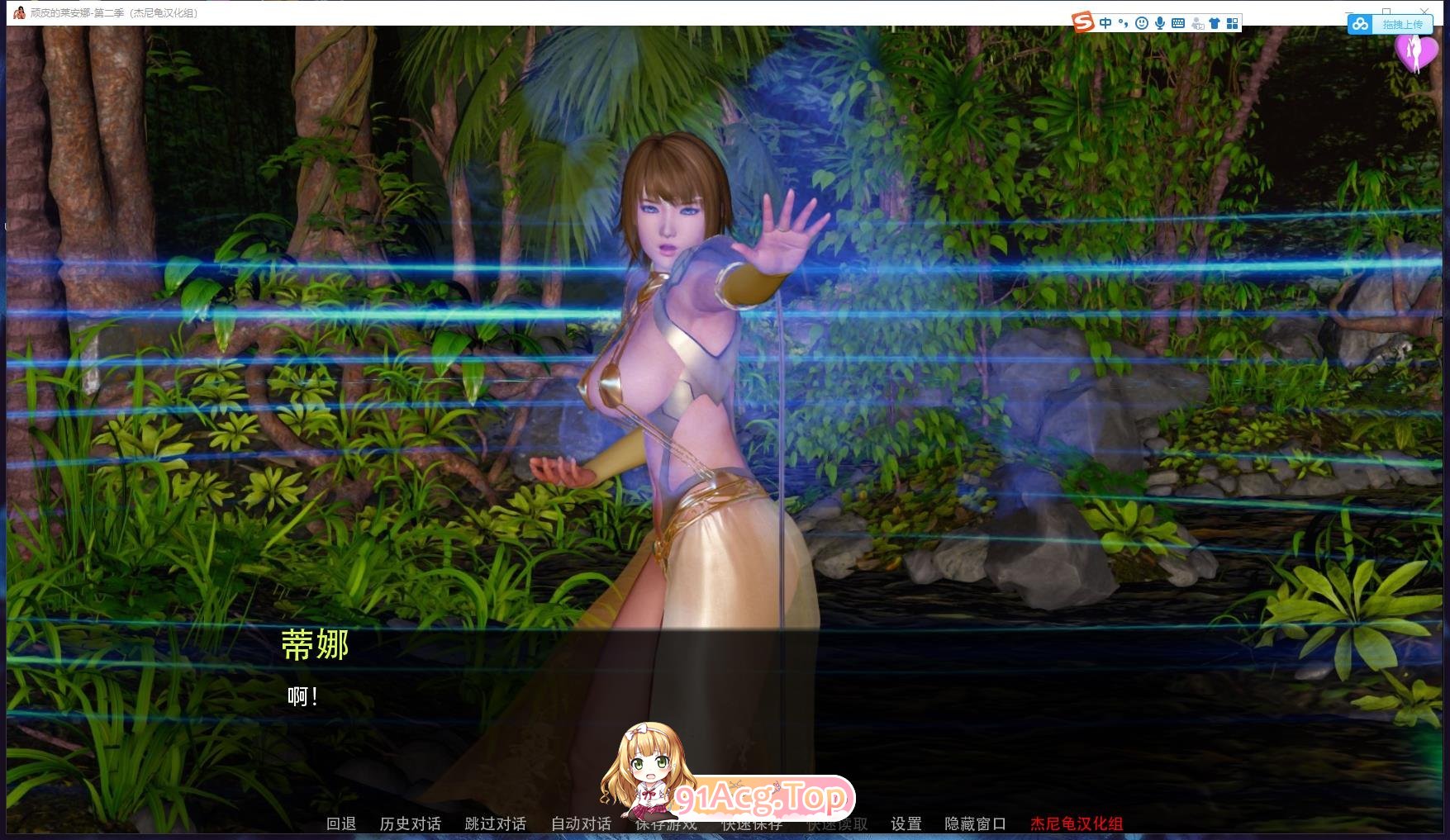Toggle full/half-width punctuation mode
This screenshot has width=1450, height=840.
[x=1124, y=23]
